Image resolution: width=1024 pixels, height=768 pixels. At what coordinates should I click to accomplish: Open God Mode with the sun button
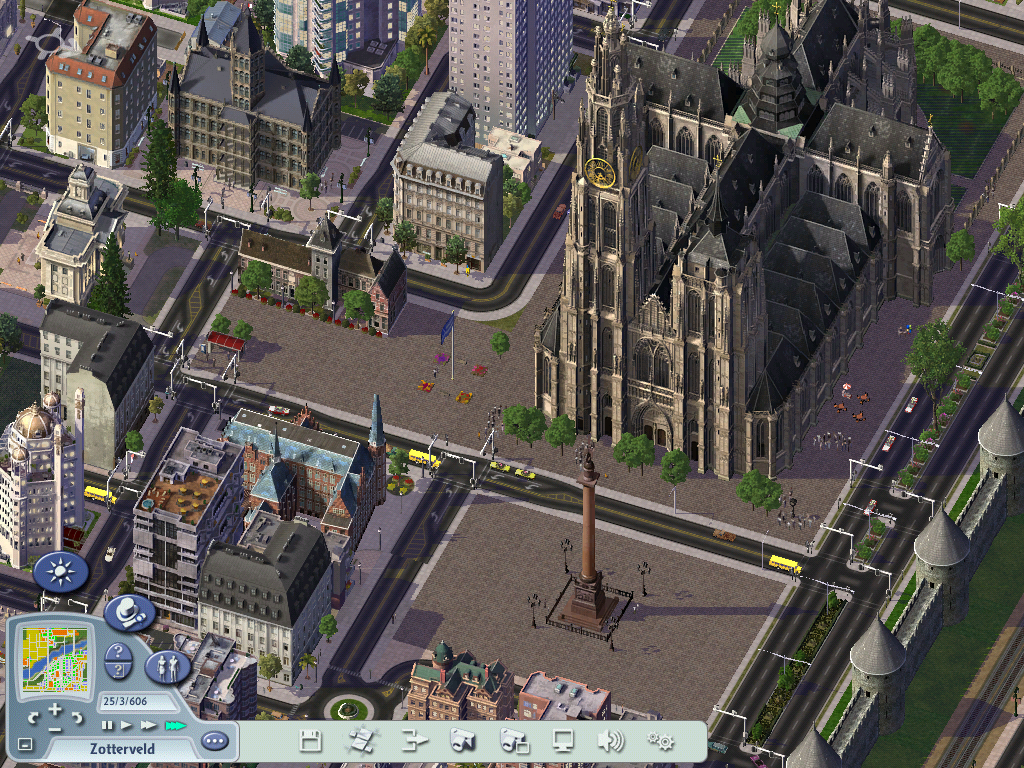coord(61,571)
